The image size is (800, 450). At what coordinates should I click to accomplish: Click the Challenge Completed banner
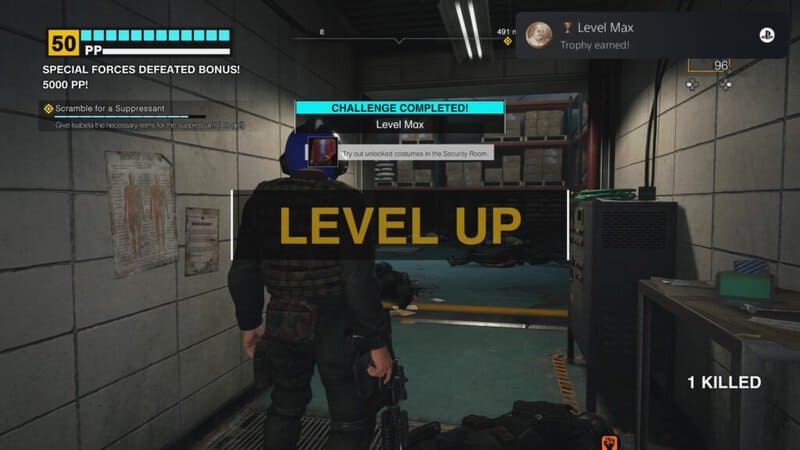pos(400,107)
